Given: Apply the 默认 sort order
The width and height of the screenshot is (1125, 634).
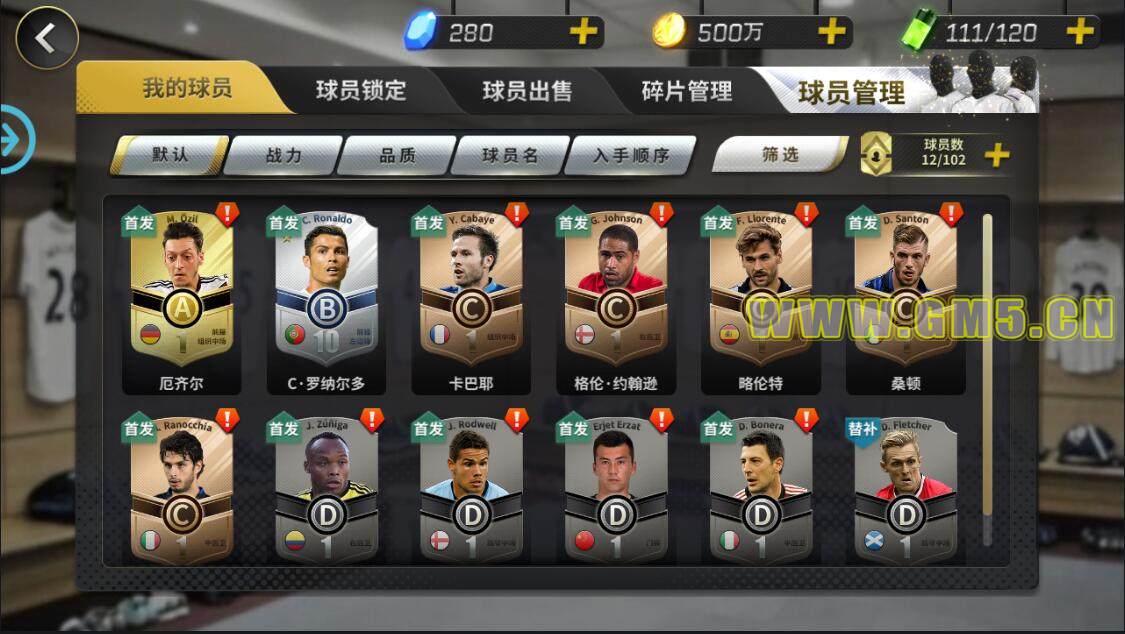Looking at the screenshot, I should [170, 155].
